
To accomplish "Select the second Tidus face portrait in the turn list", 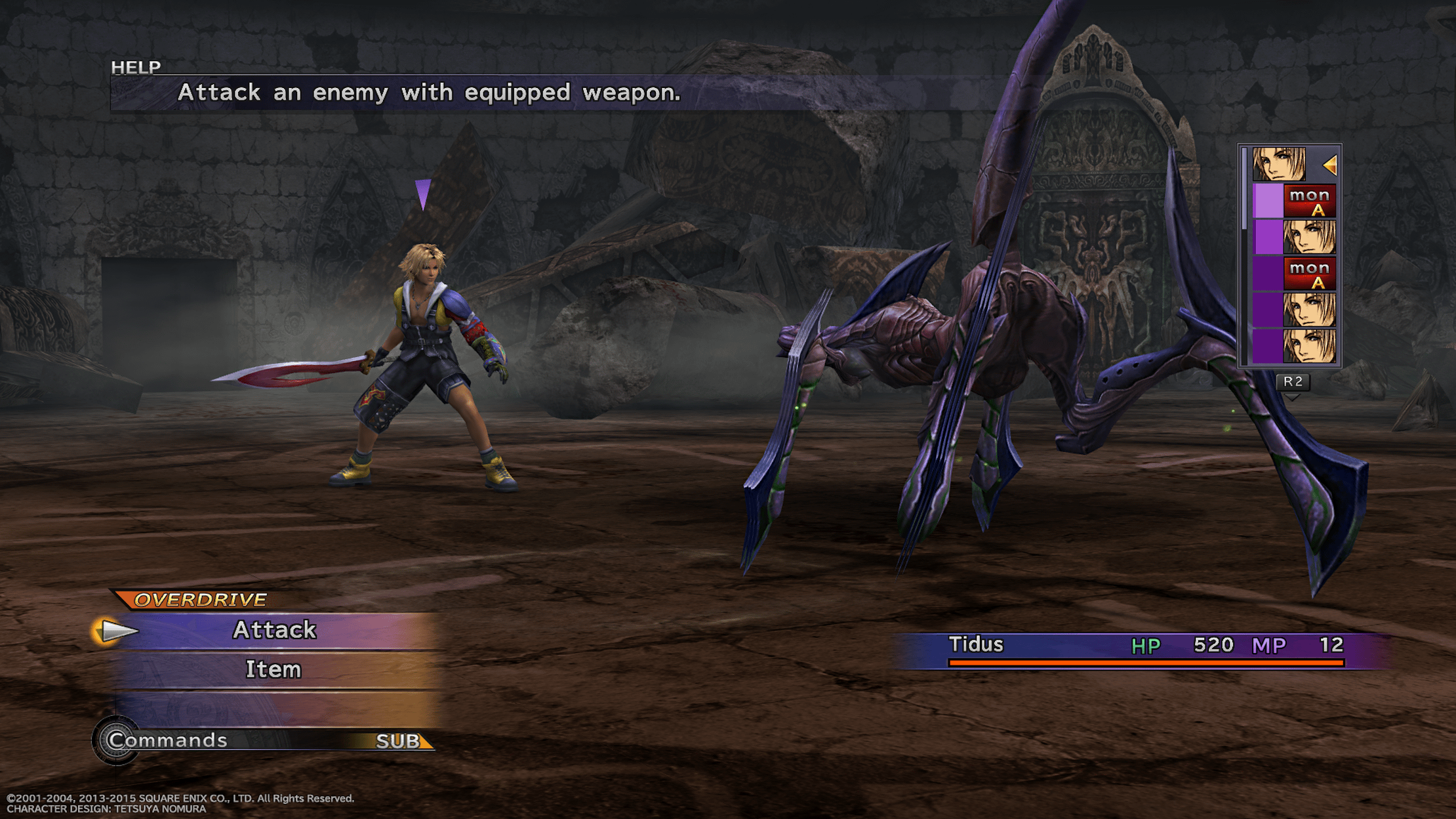I will tap(1309, 237).
